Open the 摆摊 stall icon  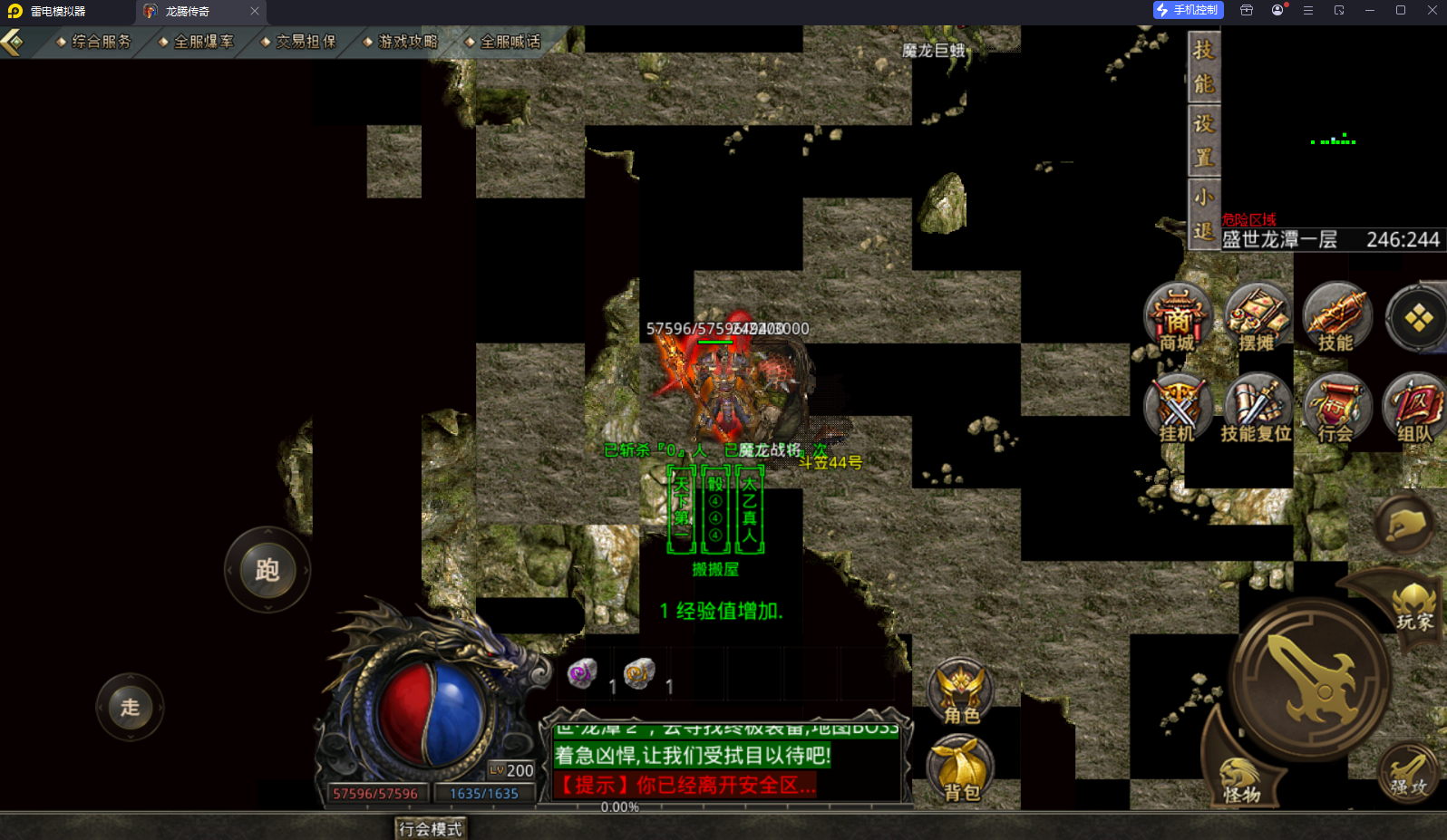[1257, 317]
